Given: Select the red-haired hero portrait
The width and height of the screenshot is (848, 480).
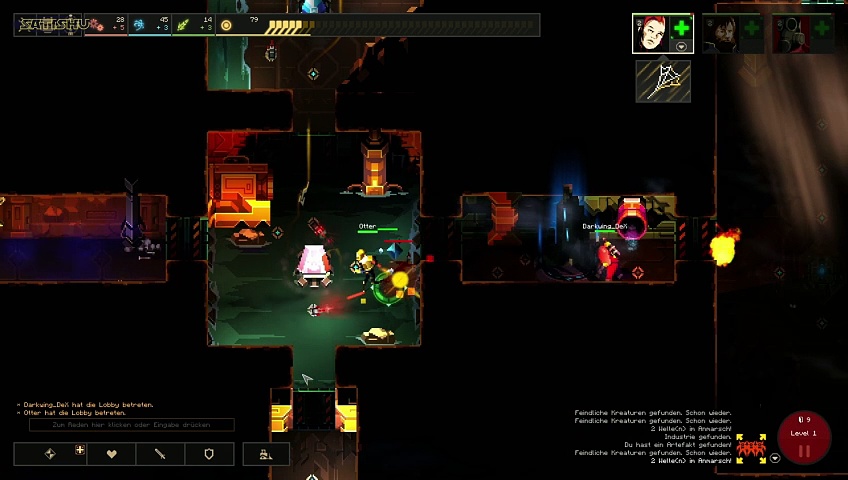Looking at the screenshot, I should click(650, 32).
